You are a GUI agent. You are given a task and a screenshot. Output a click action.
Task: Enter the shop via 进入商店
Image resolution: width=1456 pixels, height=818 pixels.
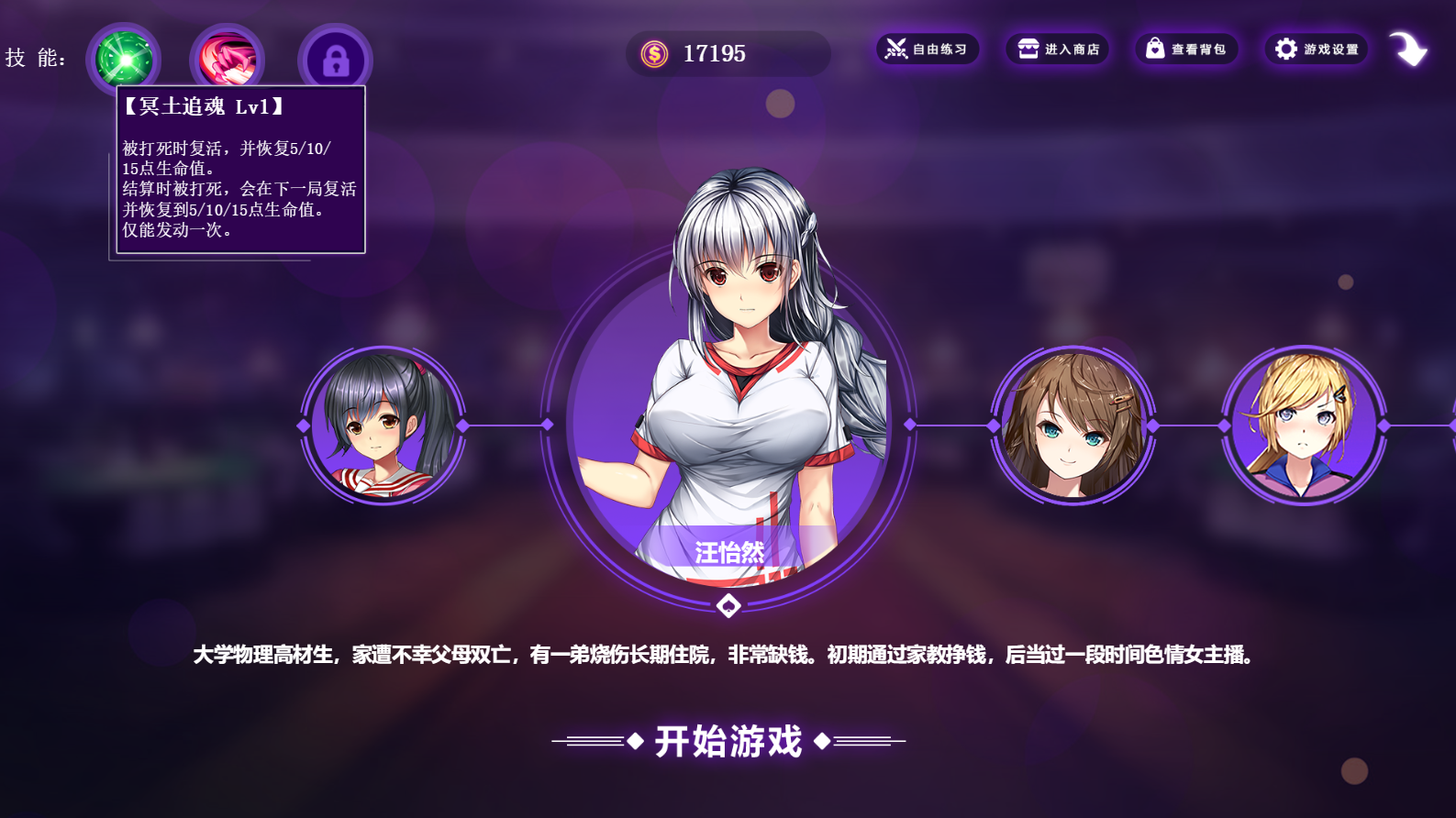click(x=1058, y=50)
